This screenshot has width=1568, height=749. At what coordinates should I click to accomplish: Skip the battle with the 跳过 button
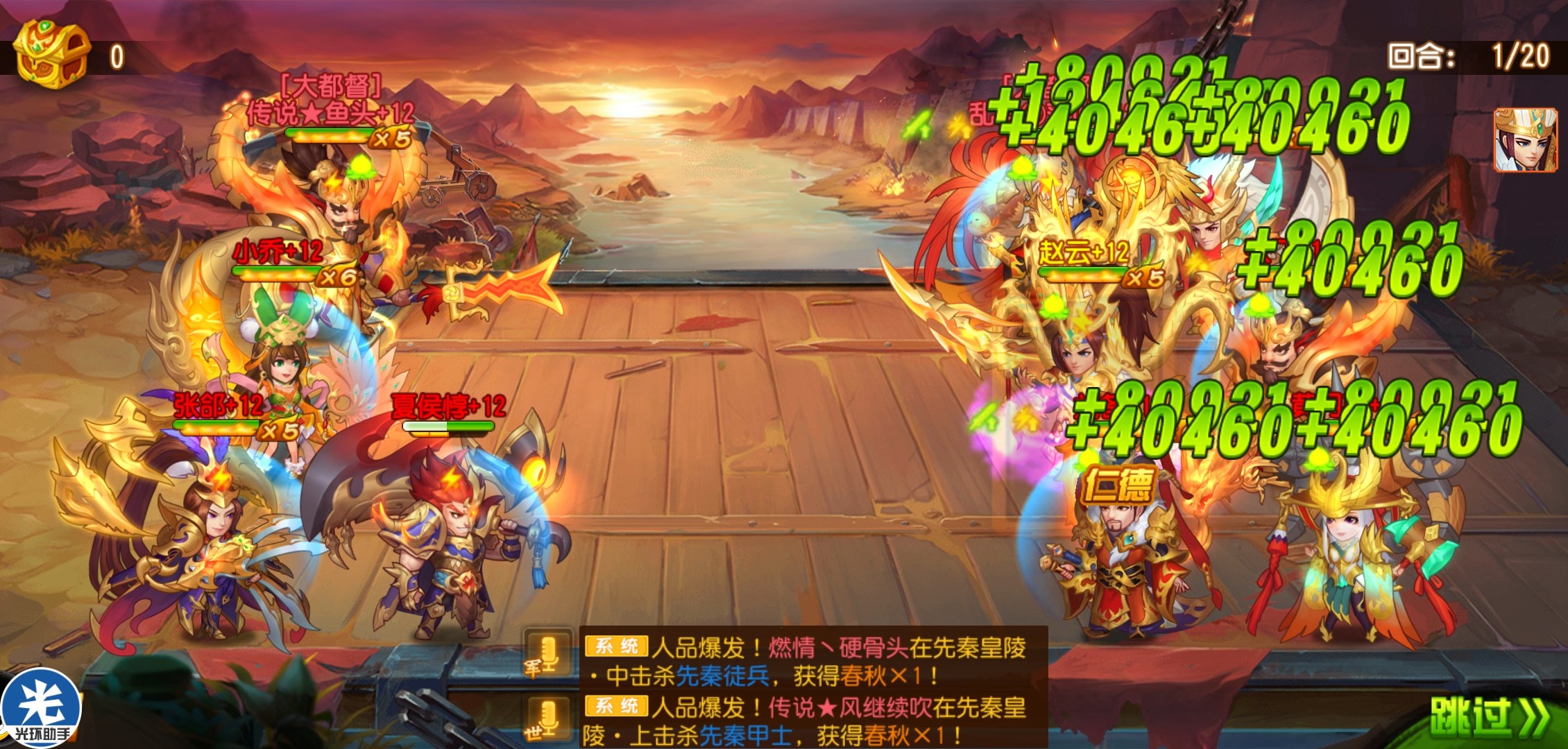click(1488, 716)
